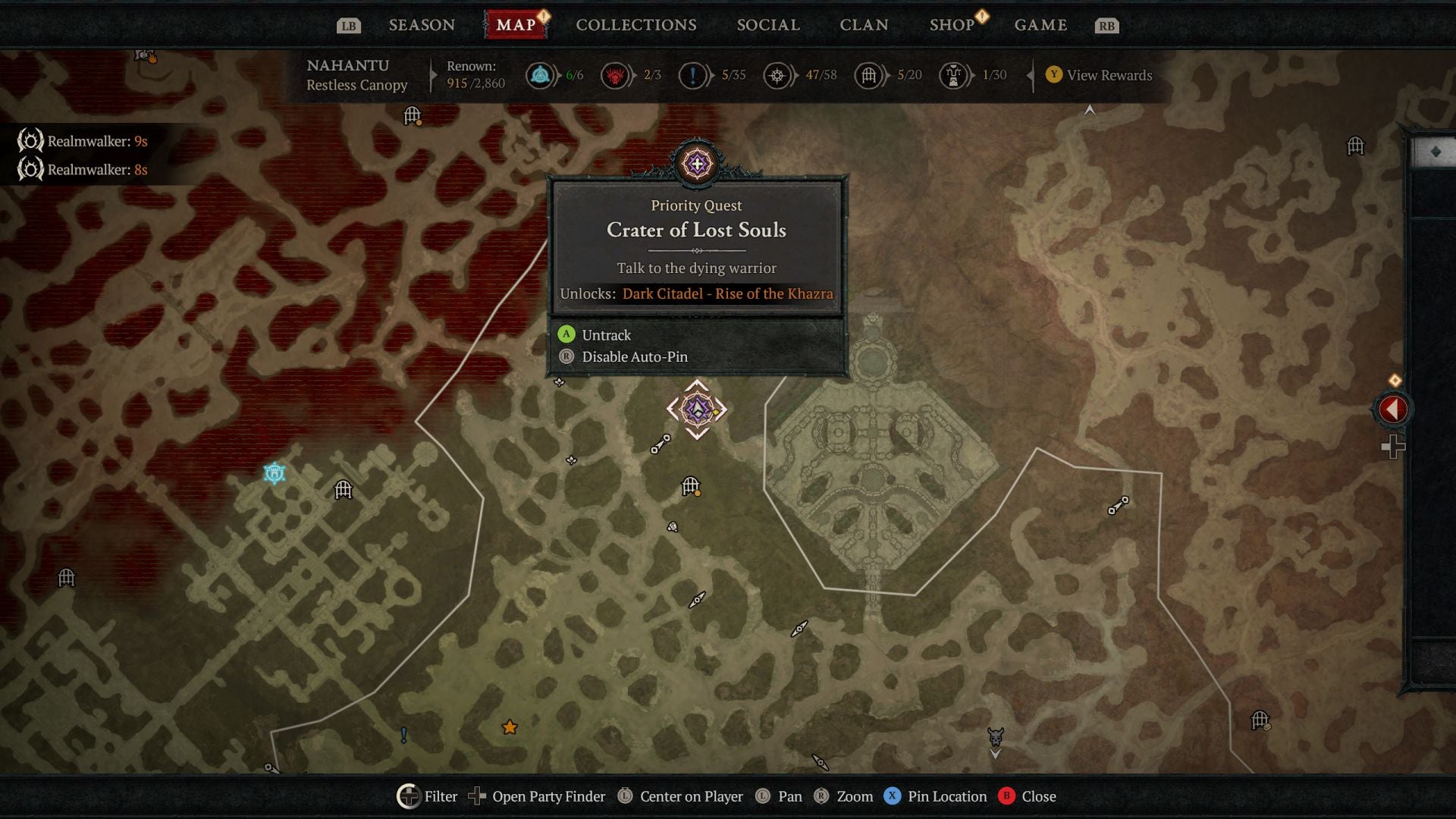
Task: Click the blue waypoint icon on the map
Action: (x=276, y=473)
